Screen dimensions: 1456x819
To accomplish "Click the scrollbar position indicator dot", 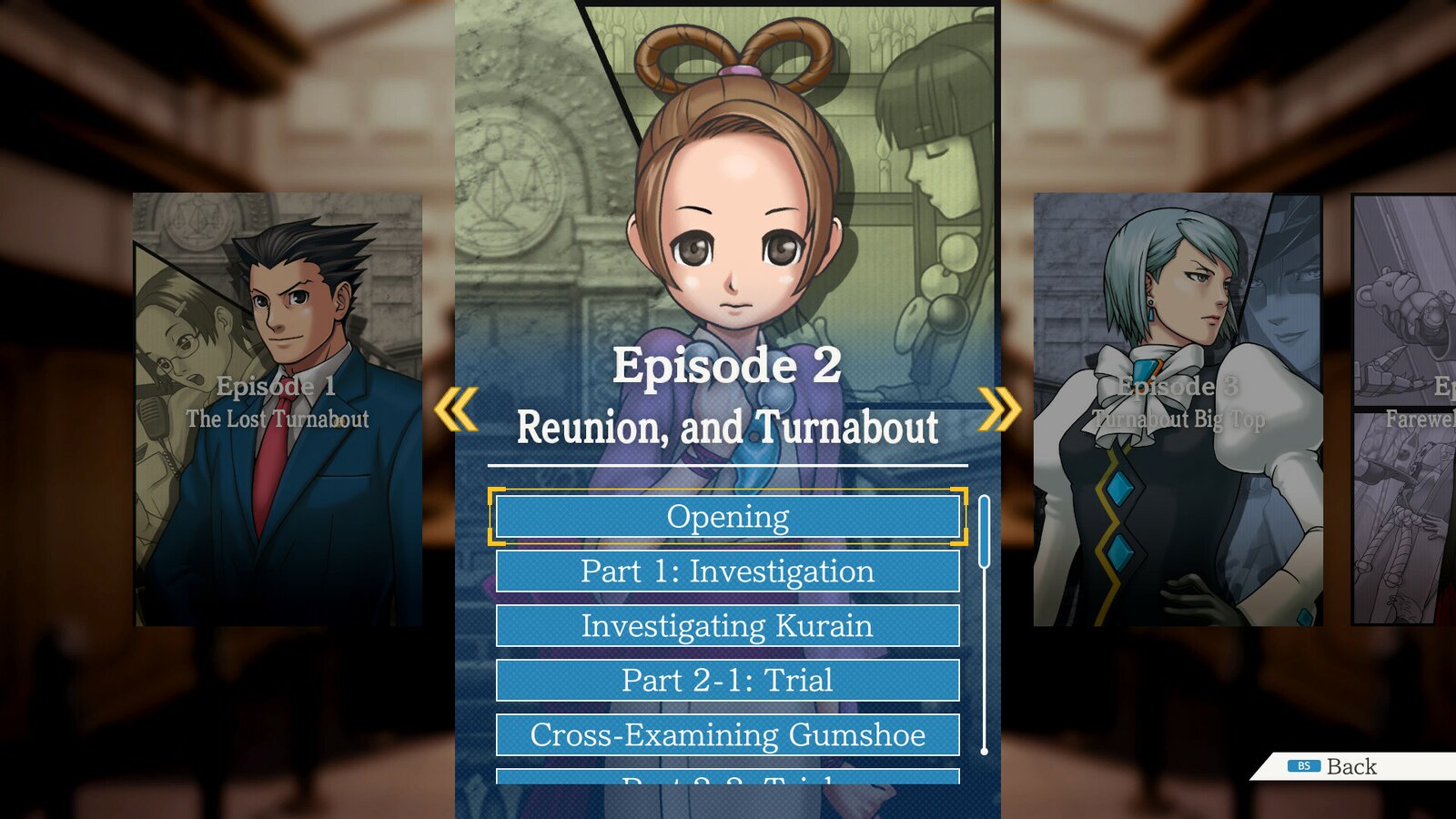I will [x=984, y=752].
